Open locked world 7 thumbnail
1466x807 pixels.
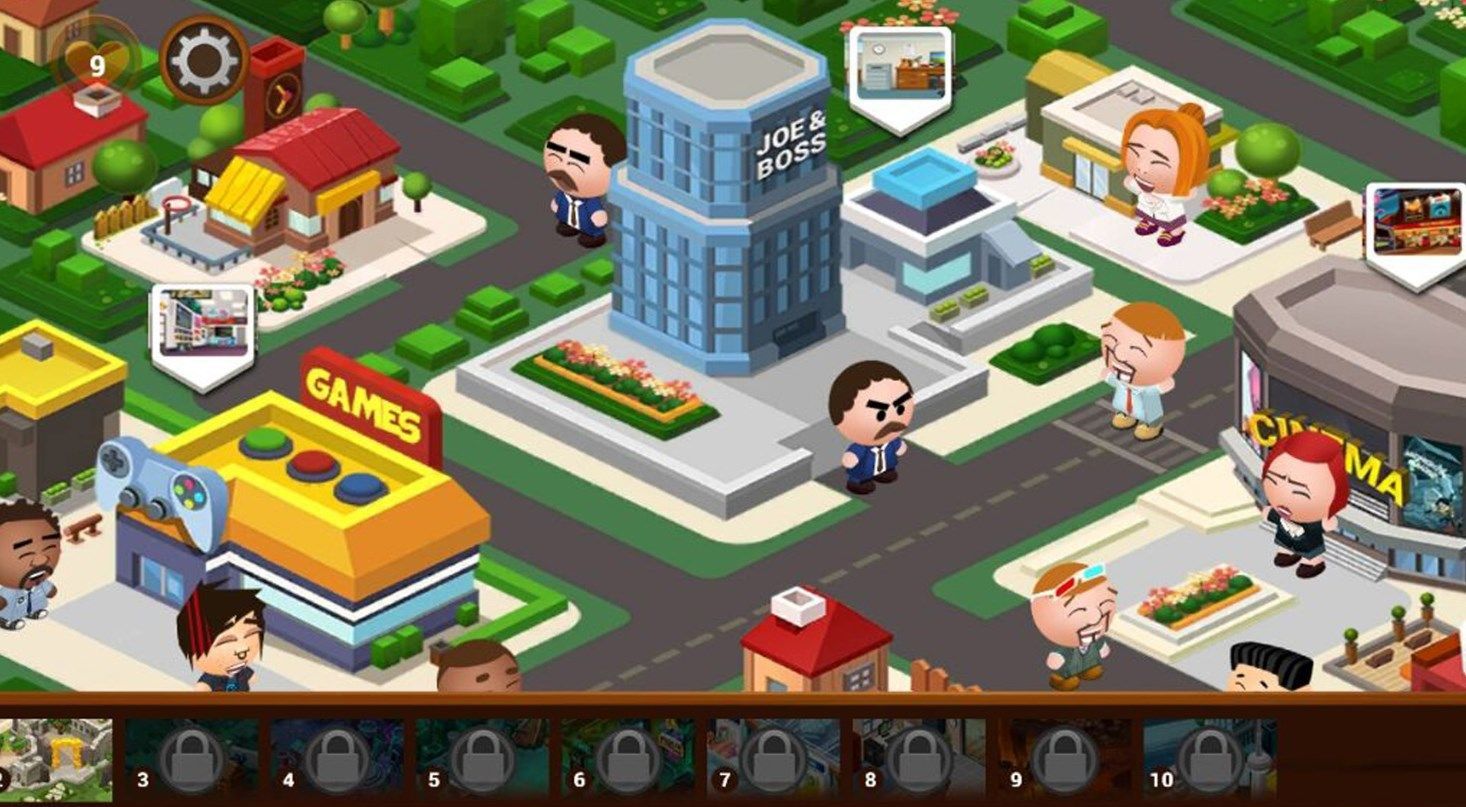coord(773,760)
